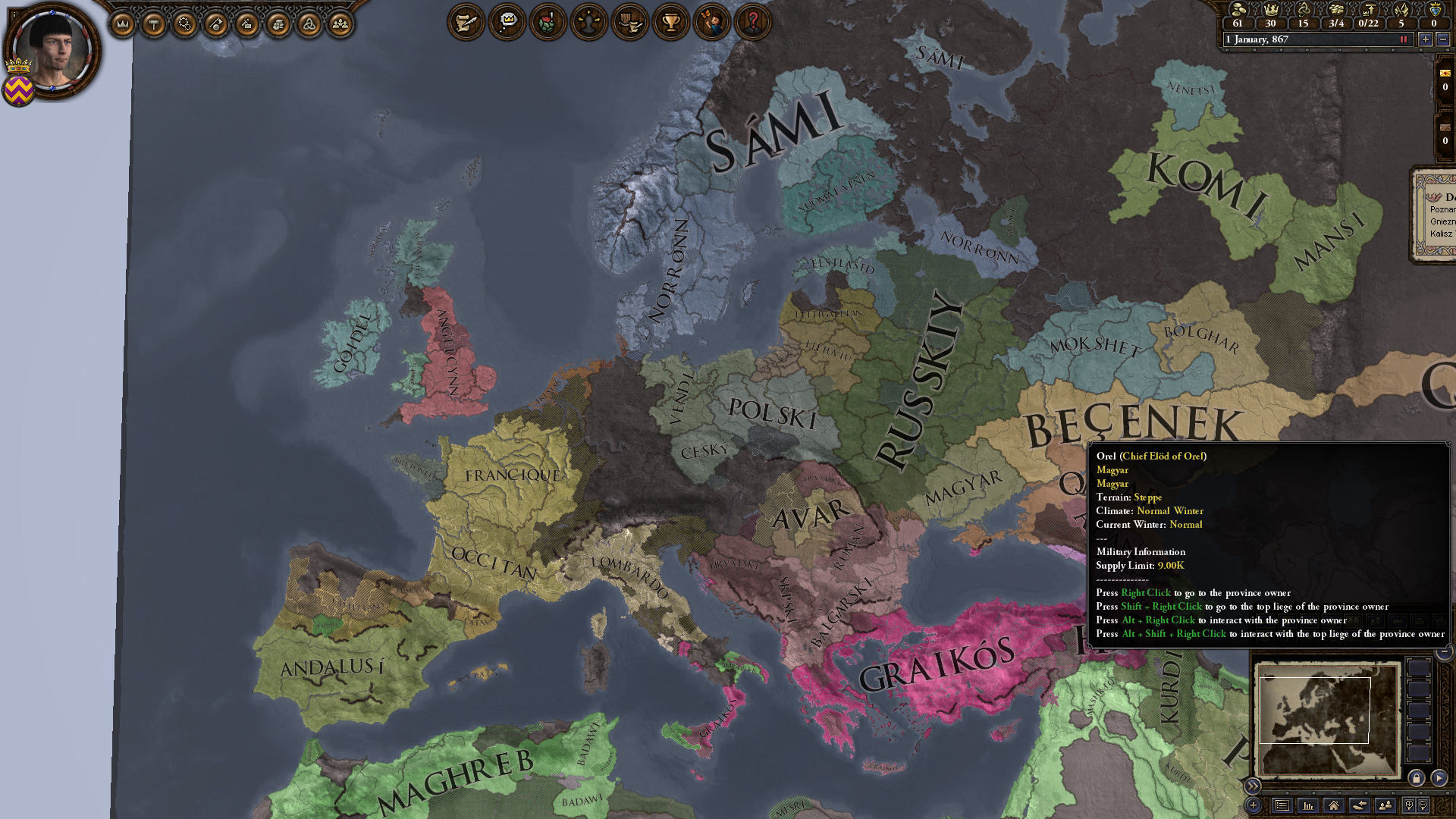Click the diplomacy scroll-and-quill icon
The height and width of the screenshot is (819, 1456).
(x=467, y=22)
